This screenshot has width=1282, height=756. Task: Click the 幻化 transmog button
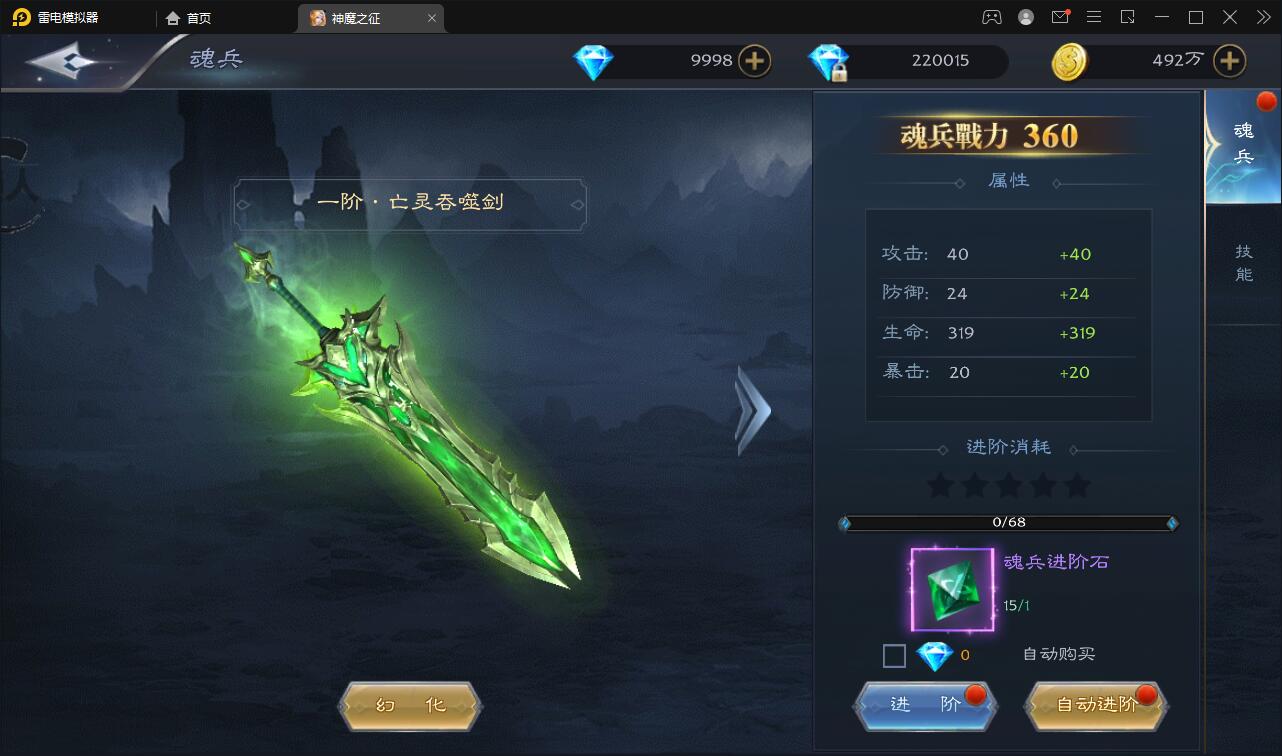(x=411, y=706)
